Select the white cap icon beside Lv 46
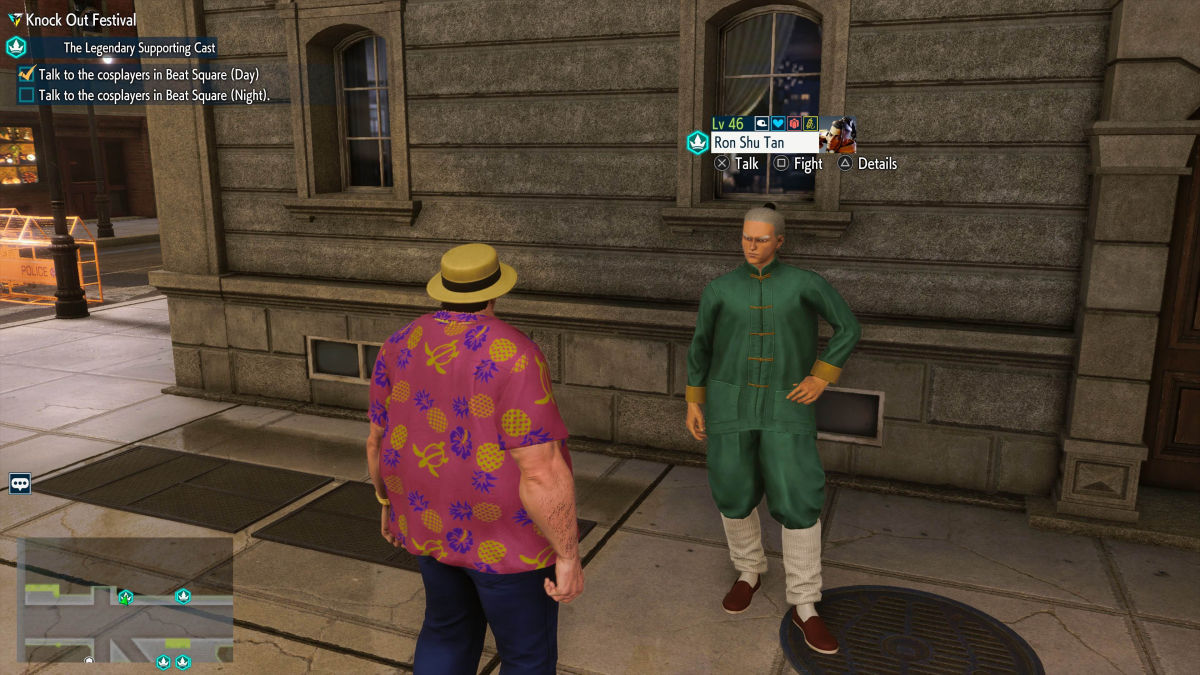 click(761, 124)
